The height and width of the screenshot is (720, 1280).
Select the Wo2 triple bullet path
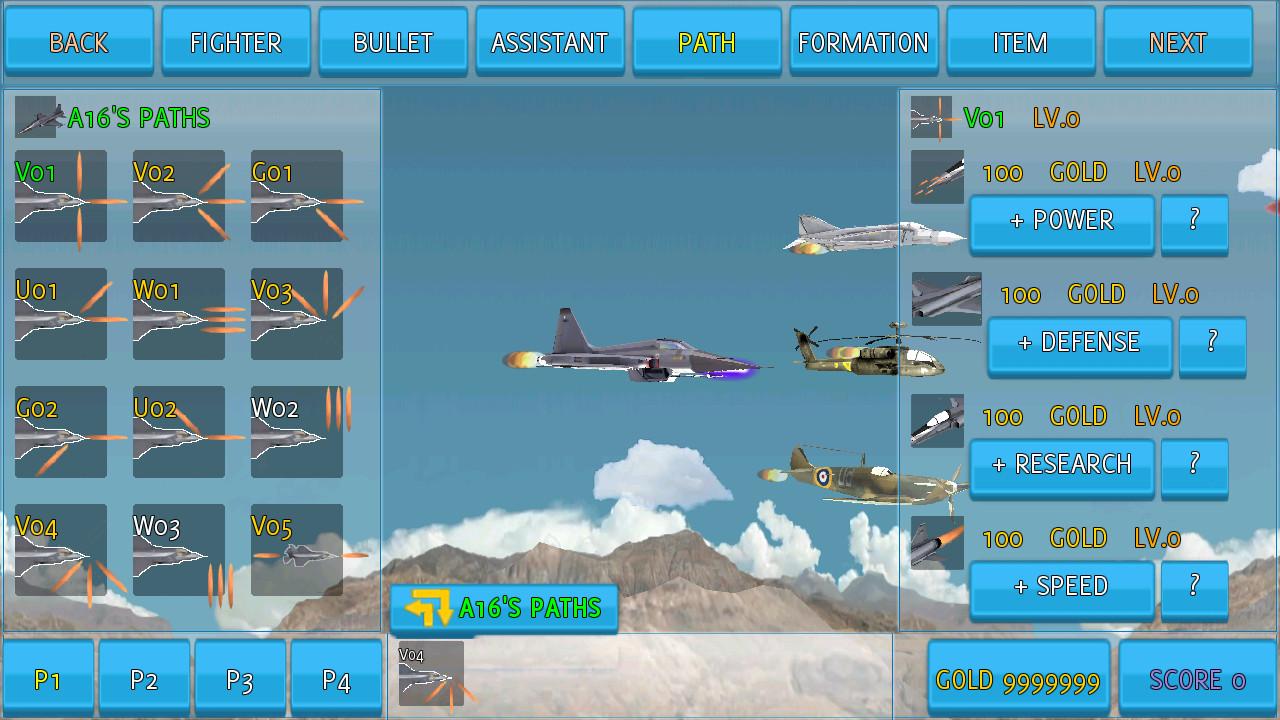coord(296,432)
